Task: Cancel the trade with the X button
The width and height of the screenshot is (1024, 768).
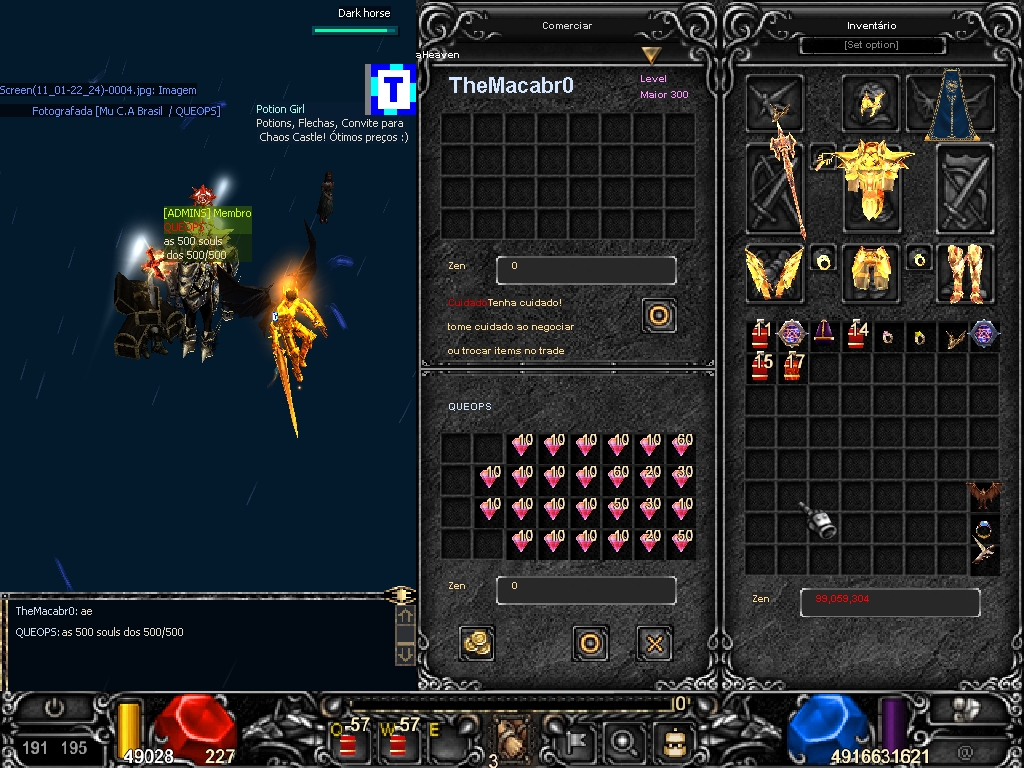Action: tap(654, 643)
